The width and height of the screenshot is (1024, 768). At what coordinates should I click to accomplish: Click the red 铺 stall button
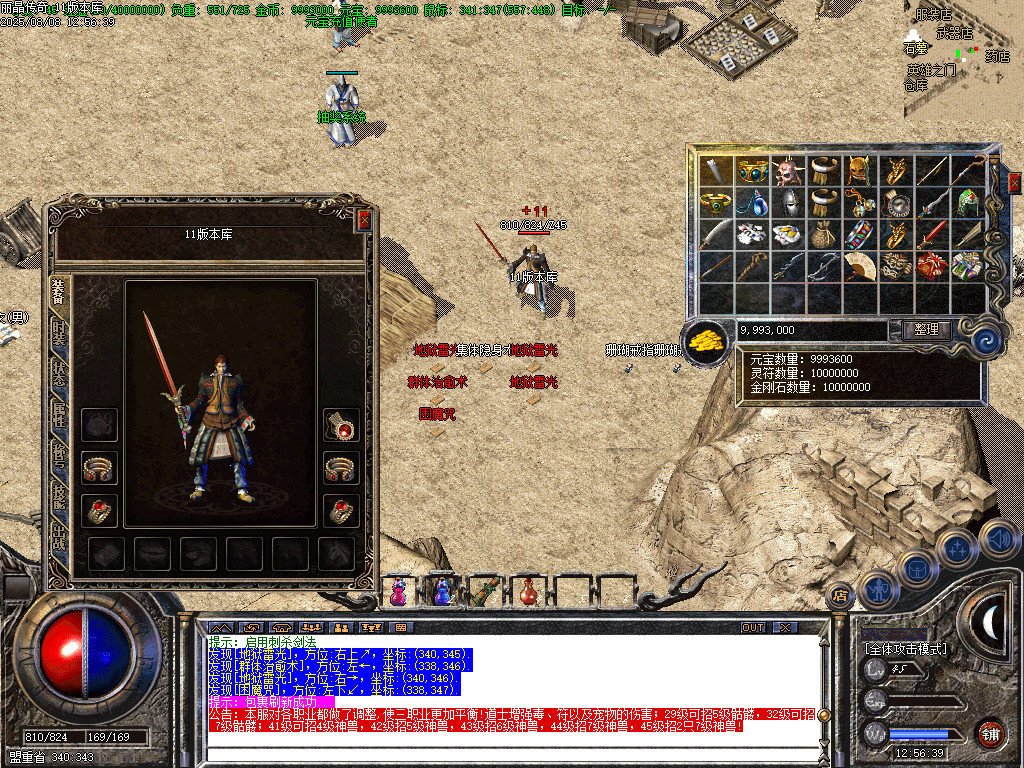(990, 733)
